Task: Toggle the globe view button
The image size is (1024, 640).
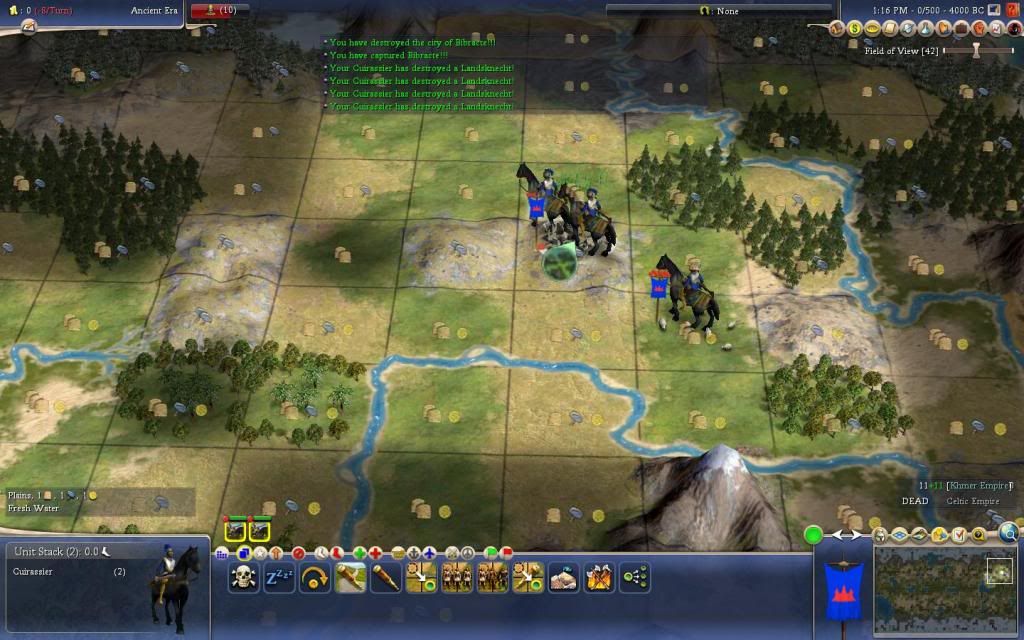Action: tap(1009, 534)
